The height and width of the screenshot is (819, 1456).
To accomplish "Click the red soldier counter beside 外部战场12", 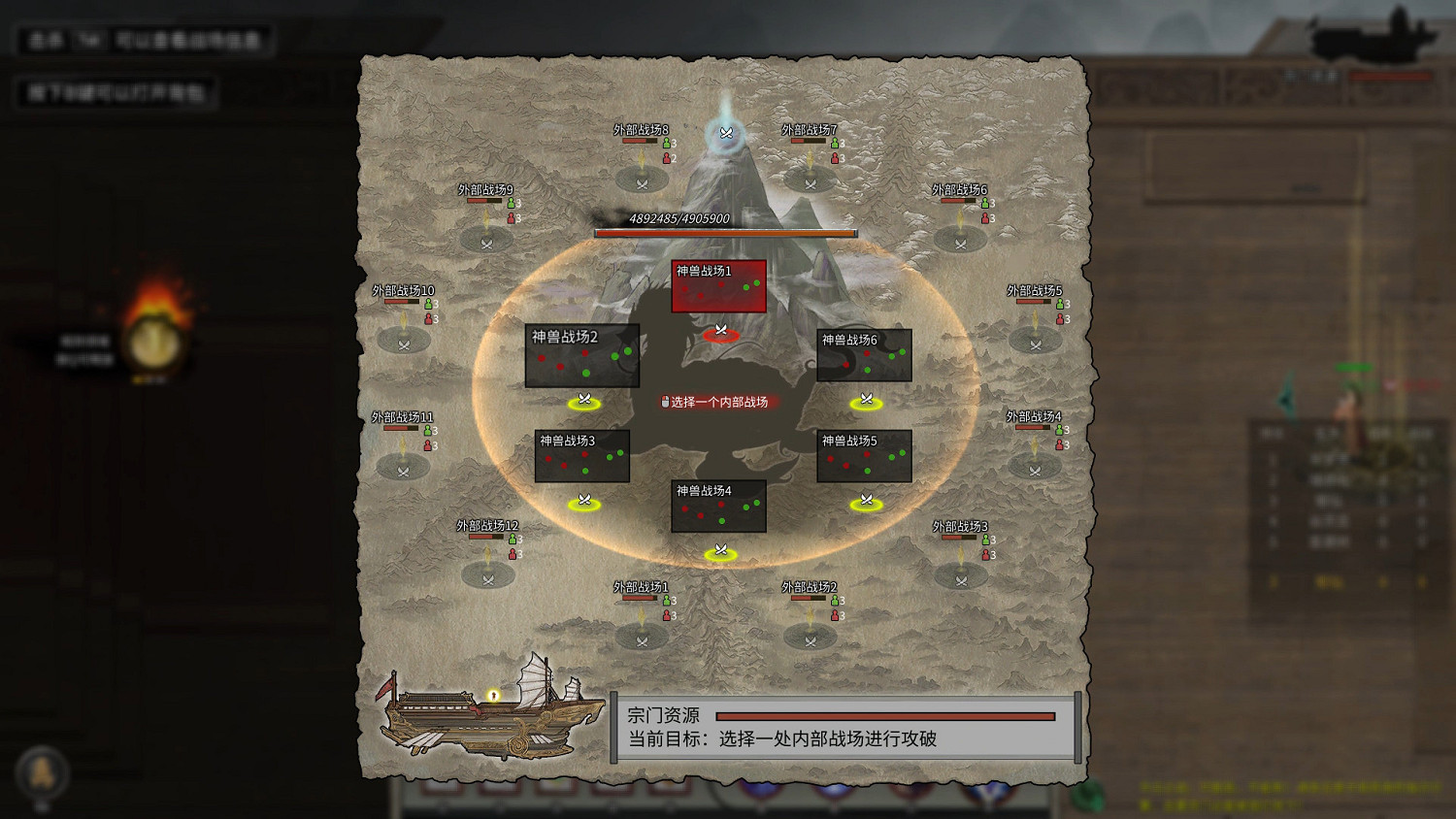I will click(x=513, y=555).
